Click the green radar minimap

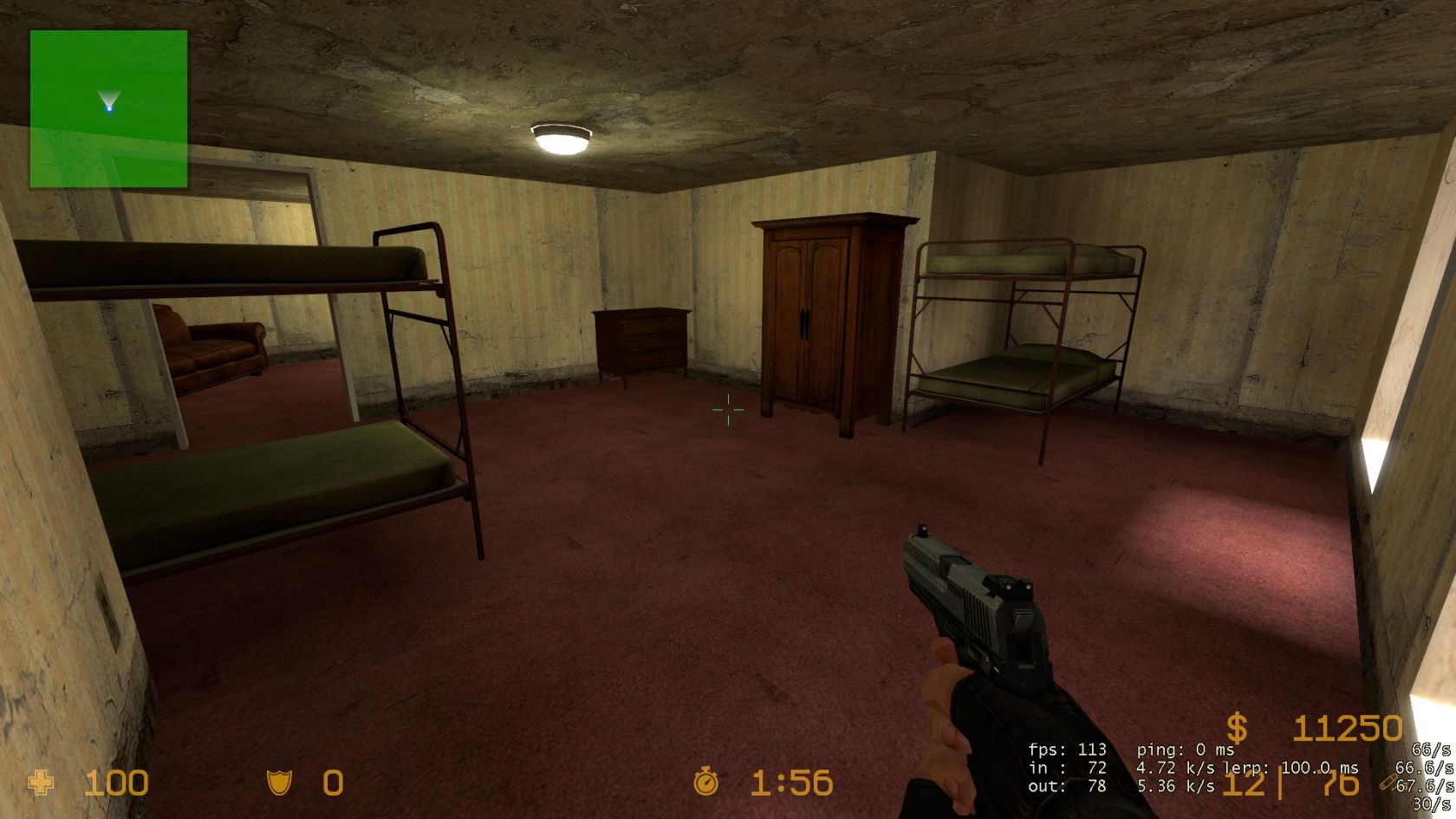[108, 108]
